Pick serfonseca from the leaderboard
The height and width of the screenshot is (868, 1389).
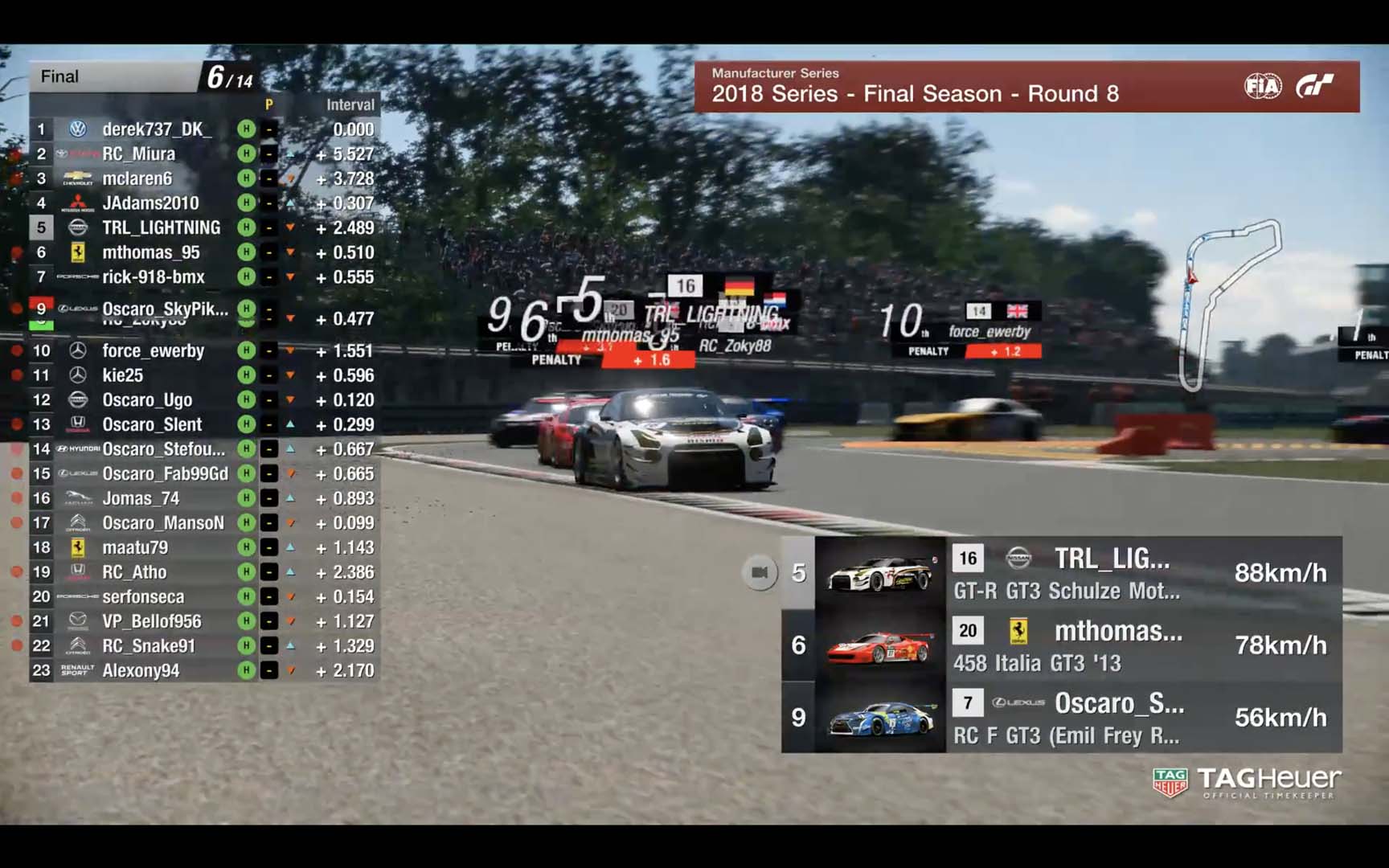(x=143, y=597)
